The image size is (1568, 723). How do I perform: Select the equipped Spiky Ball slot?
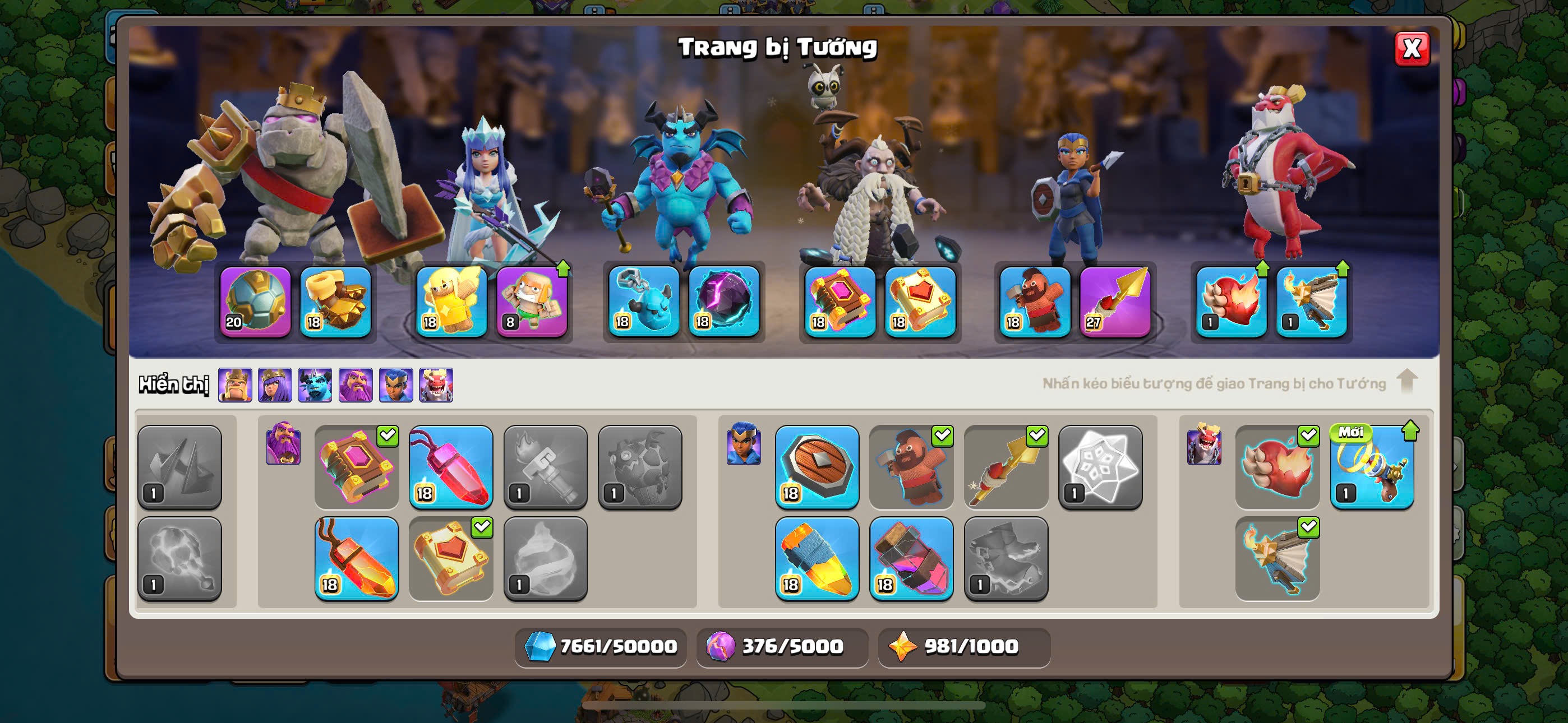tap(255, 302)
